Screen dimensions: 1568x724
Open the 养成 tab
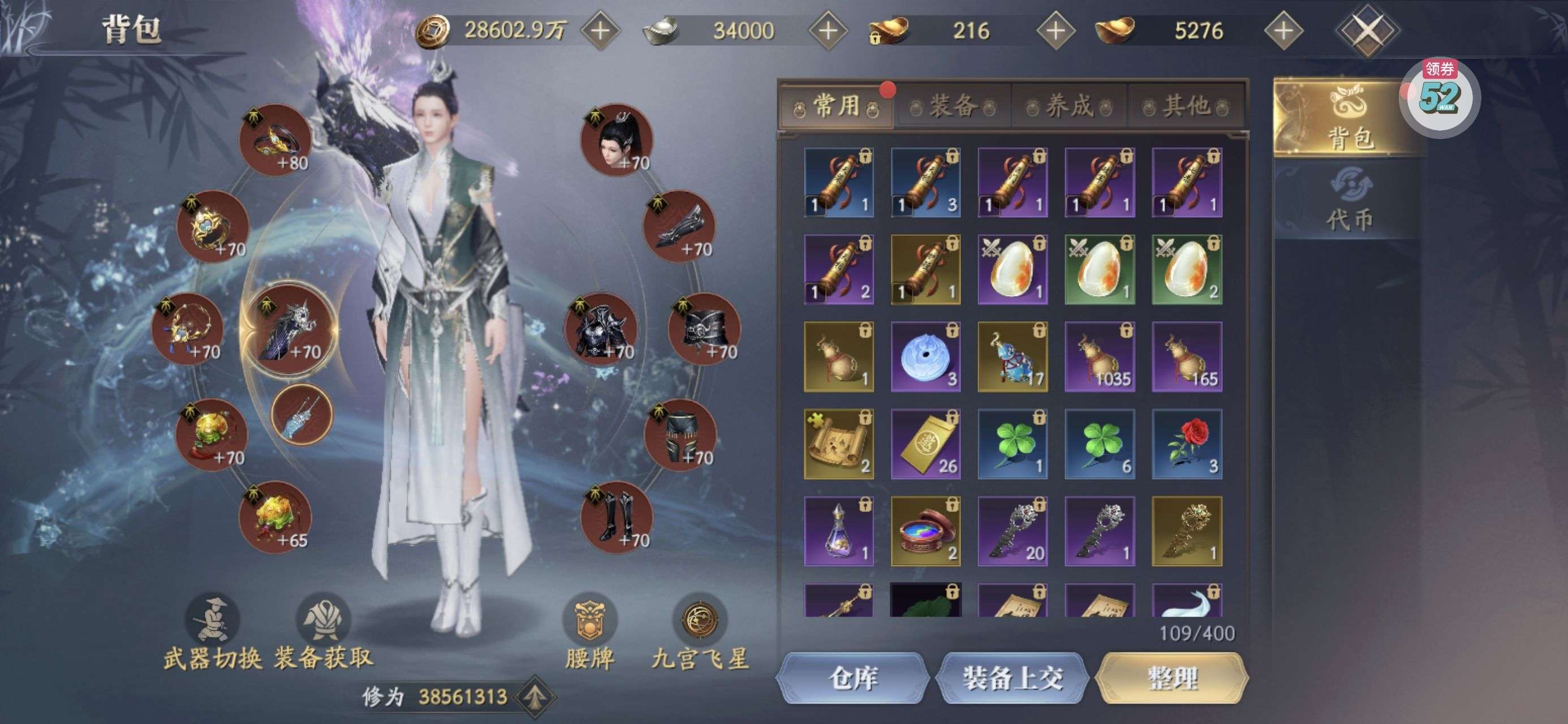point(1069,106)
